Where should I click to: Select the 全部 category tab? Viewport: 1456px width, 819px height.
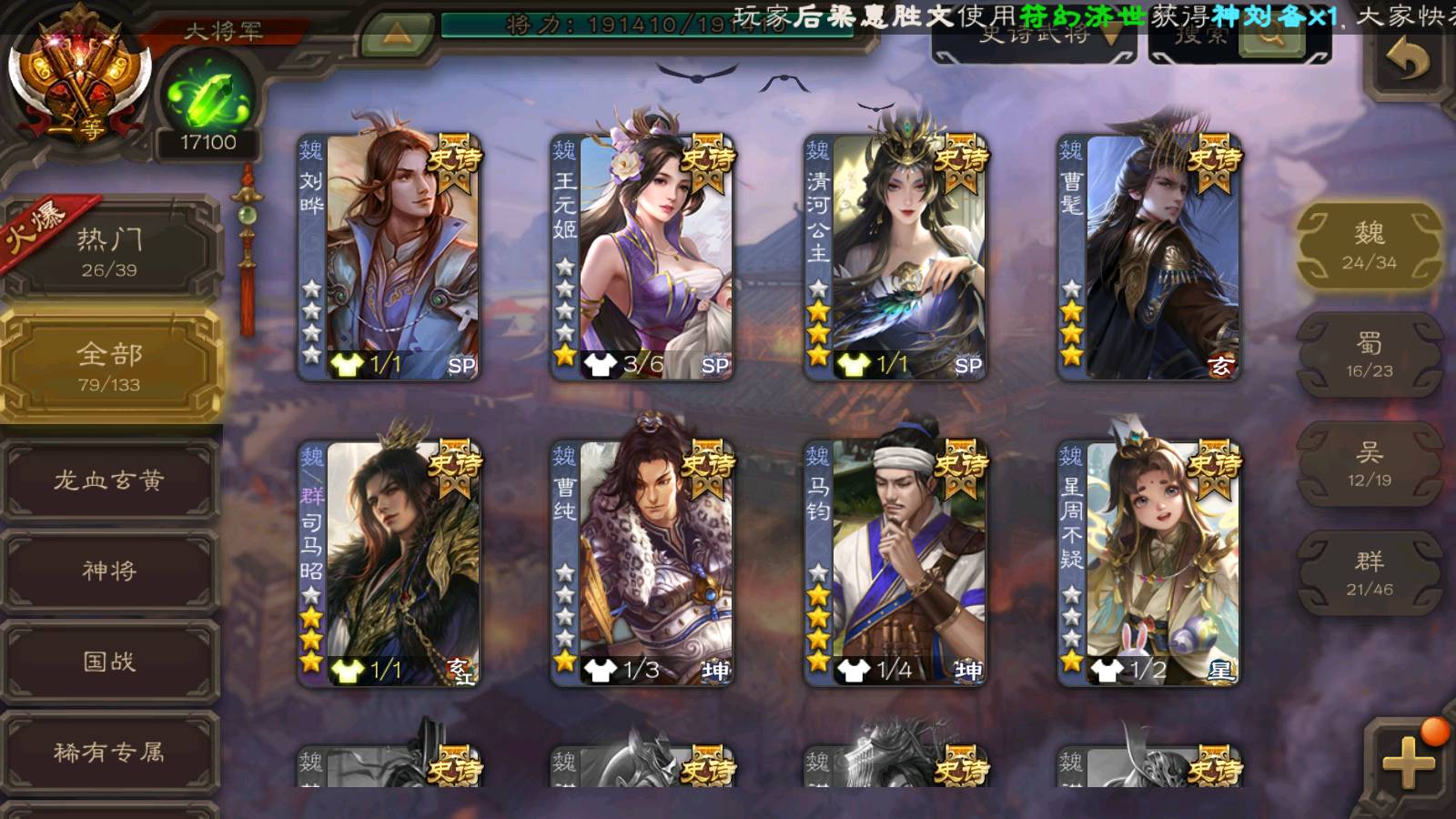click(x=110, y=366)
